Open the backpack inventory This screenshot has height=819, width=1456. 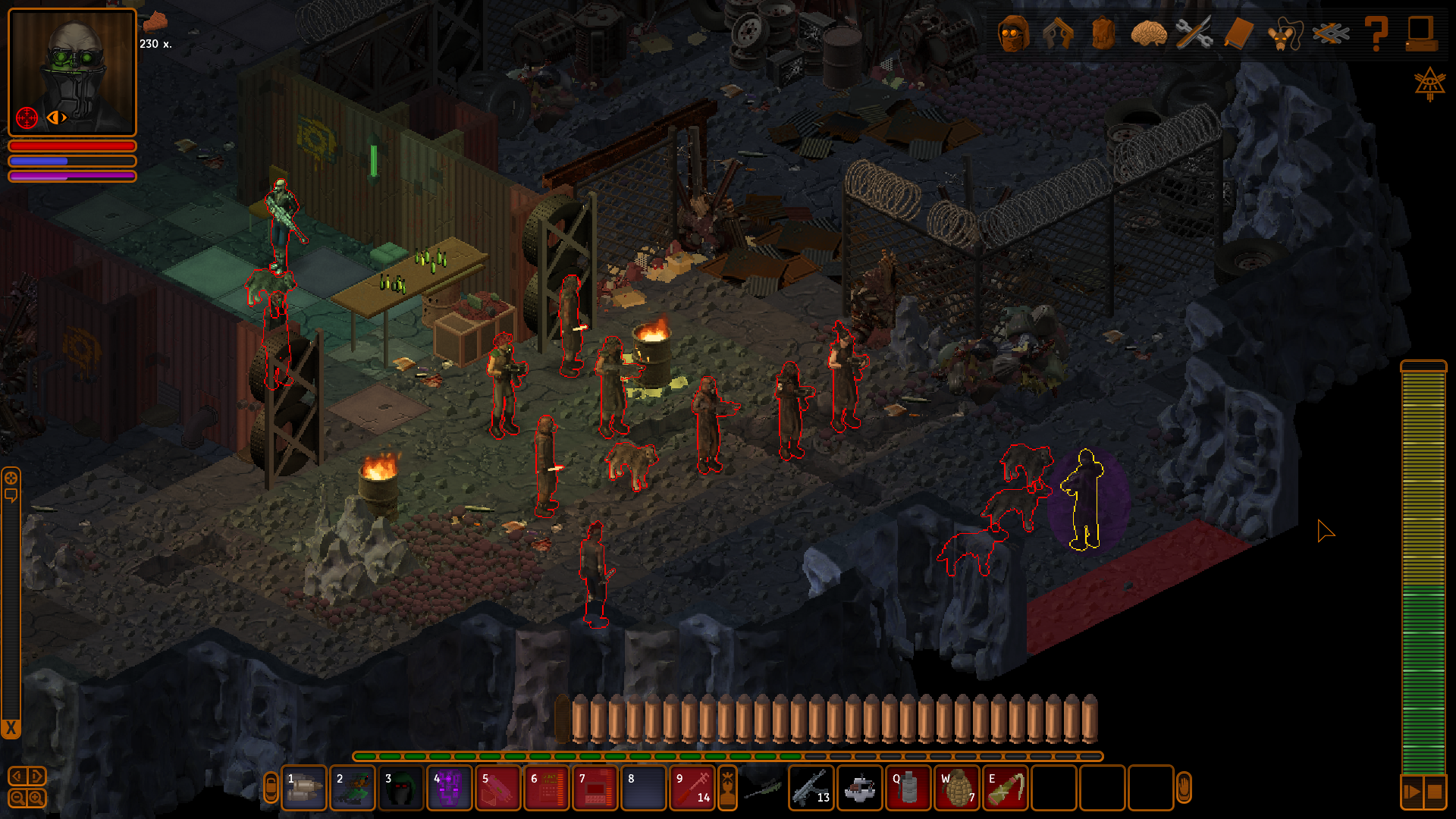coord(1103,34)
